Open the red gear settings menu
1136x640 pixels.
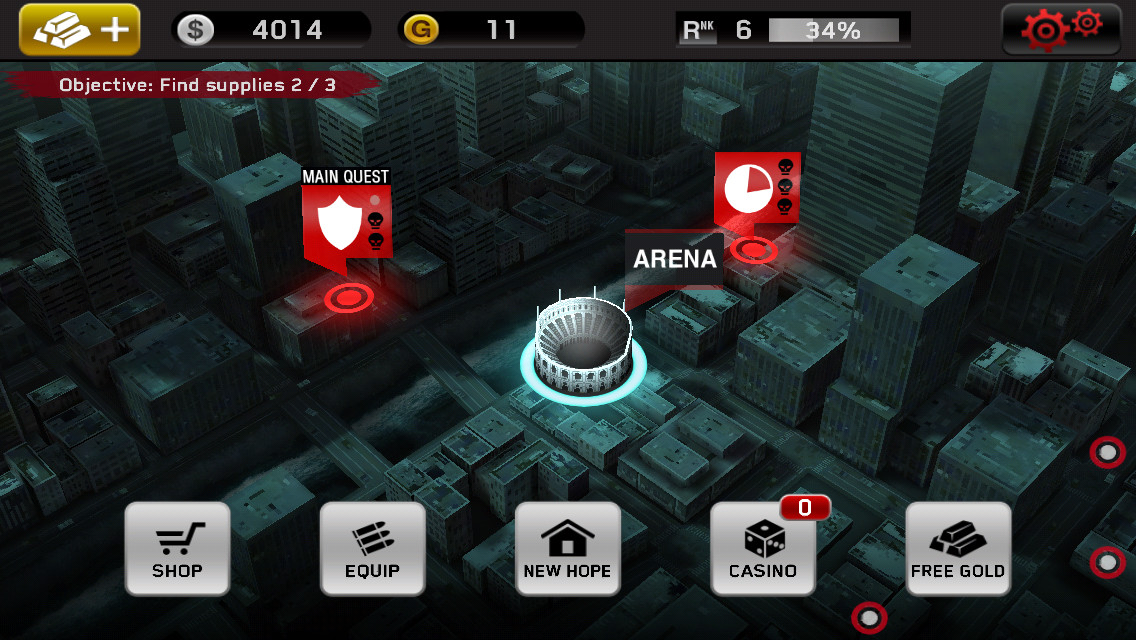1061,30
